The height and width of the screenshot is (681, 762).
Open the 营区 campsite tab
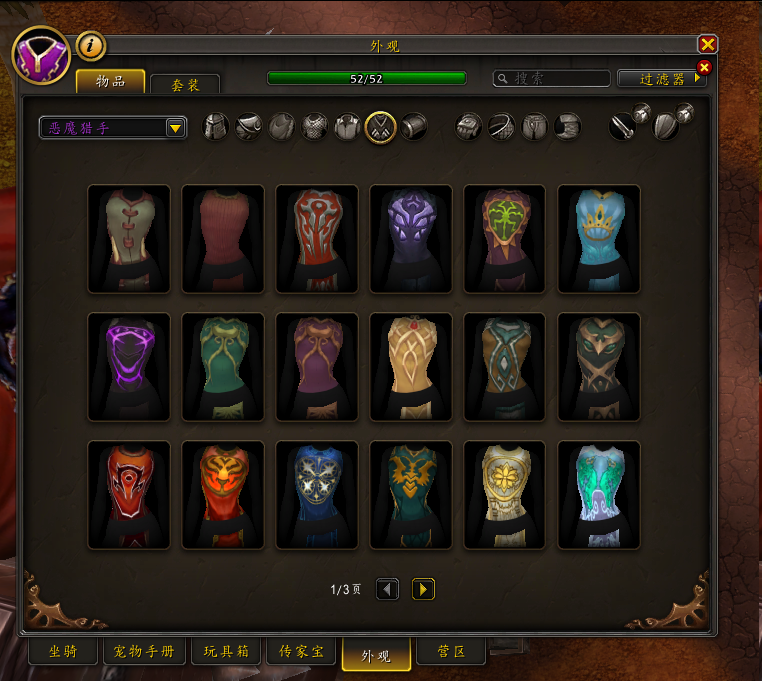tap(452, 652)
